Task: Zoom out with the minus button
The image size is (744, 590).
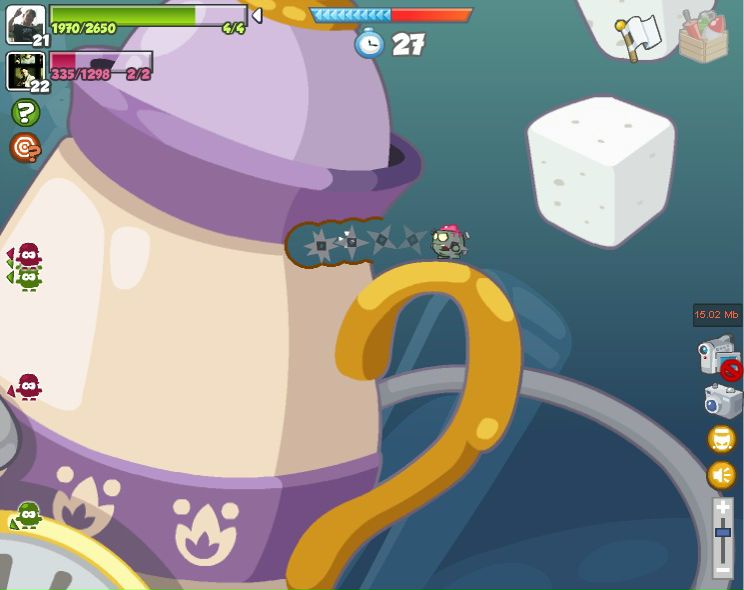Action: (723, 569)
